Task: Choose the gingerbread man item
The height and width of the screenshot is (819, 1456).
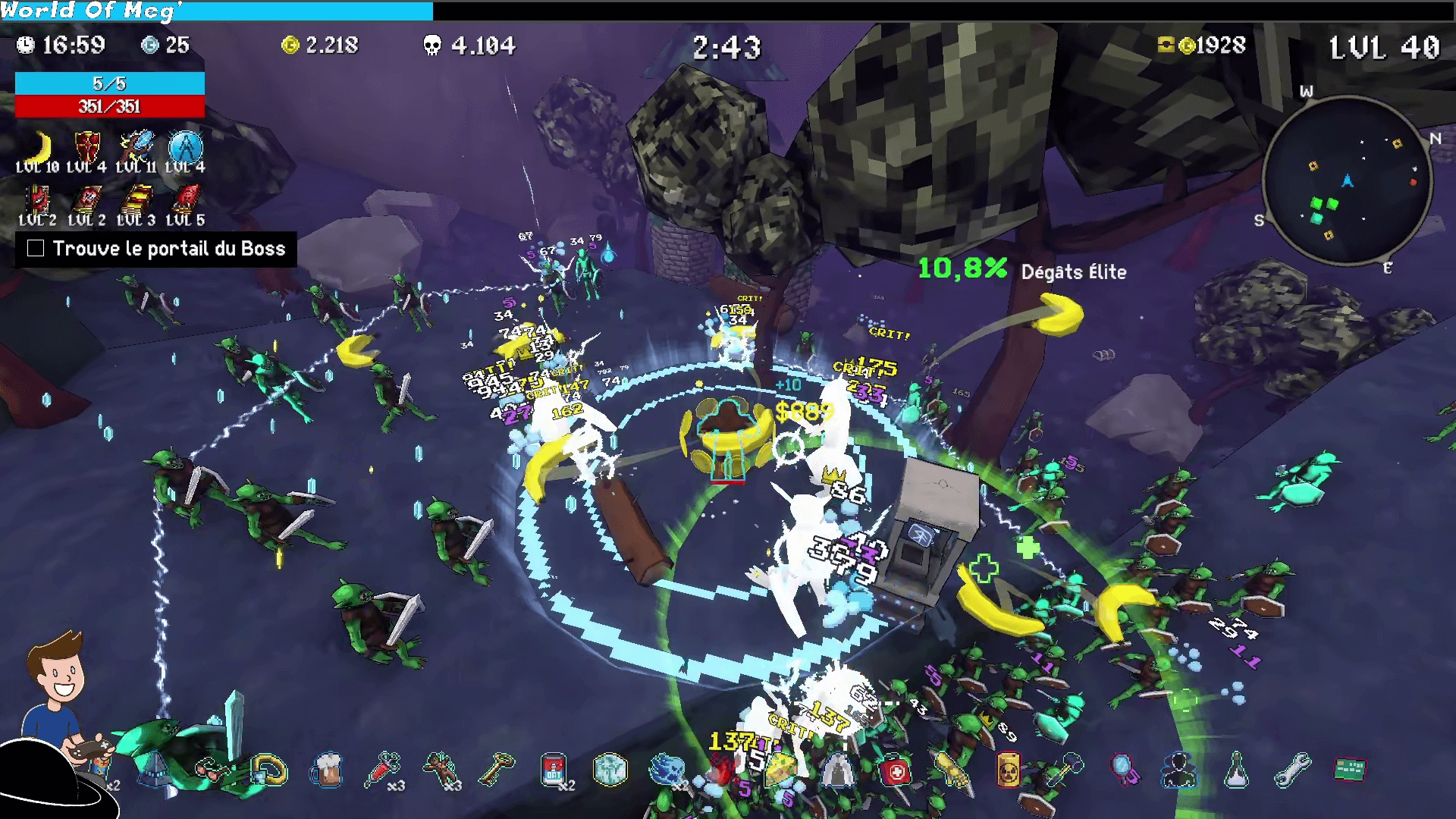Action: (441, 770)
